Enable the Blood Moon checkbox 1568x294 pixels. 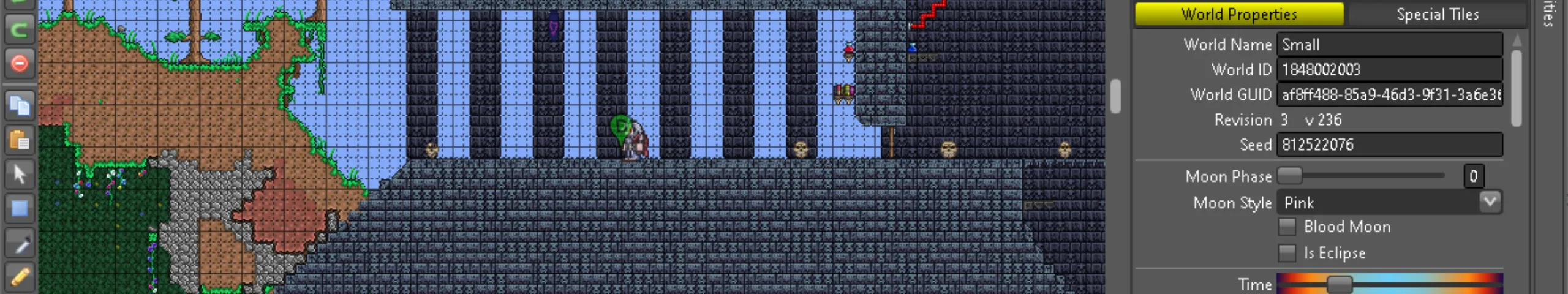click(1287, 227)
